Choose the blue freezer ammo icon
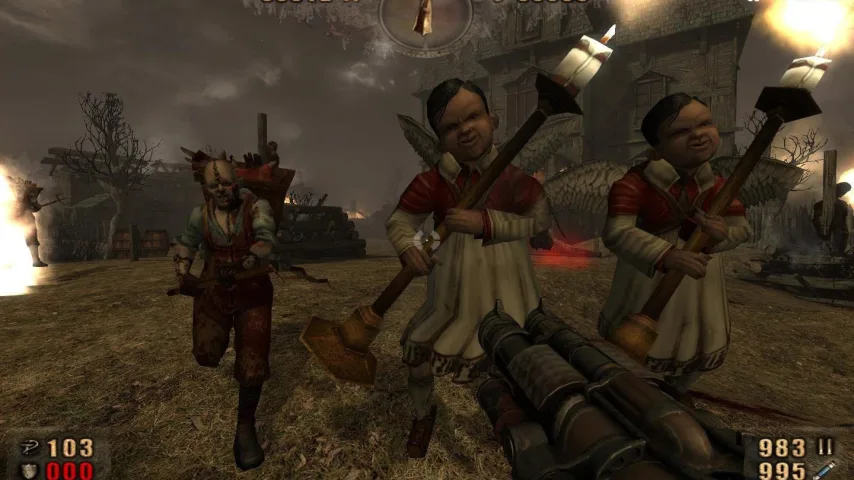This screenshot has width=854, height=480. tap(826, 469)
